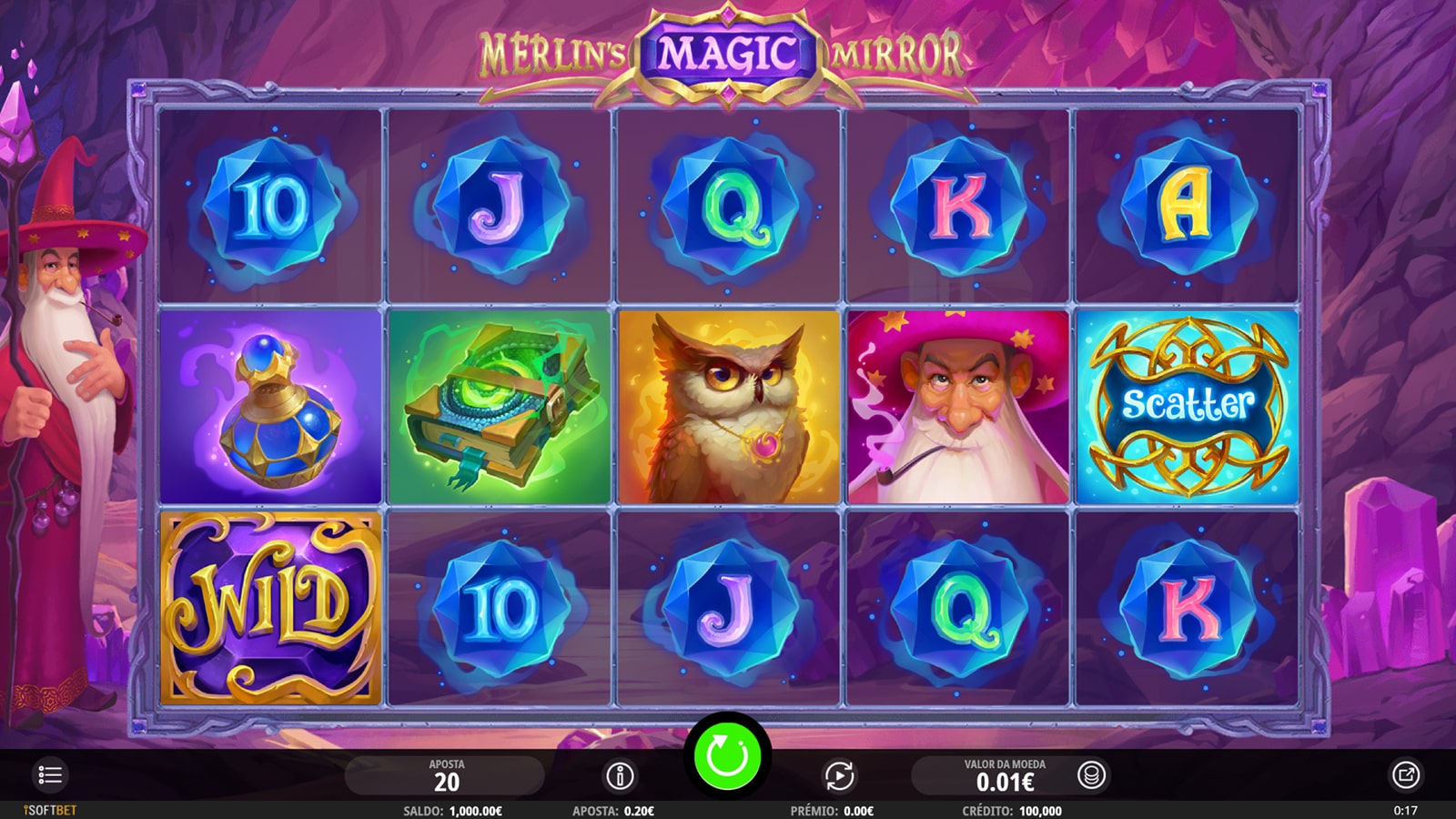Open the hamburger menu

point(50,775)
